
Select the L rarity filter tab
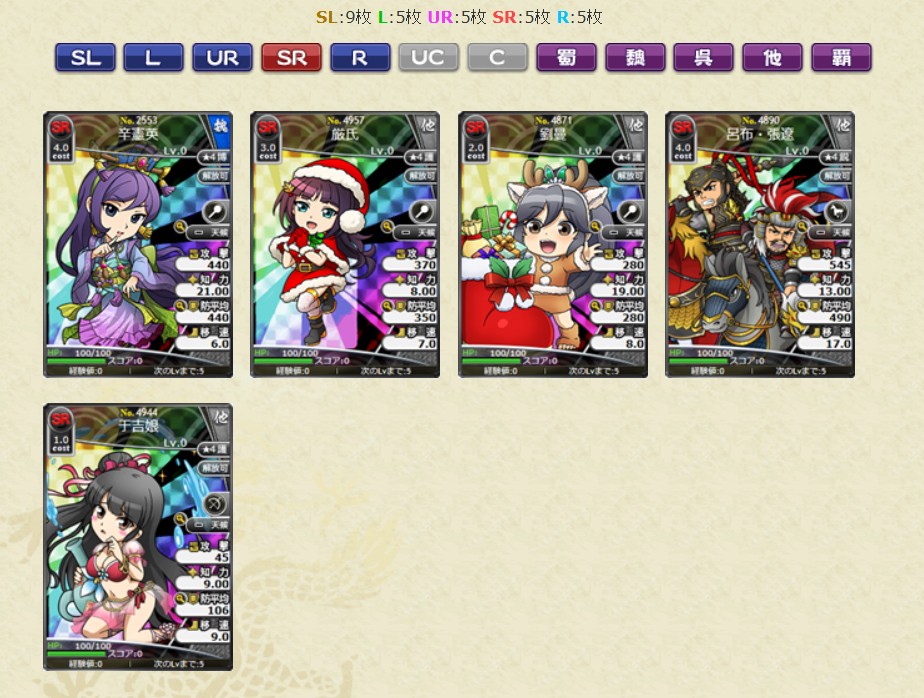click(153, 58)
